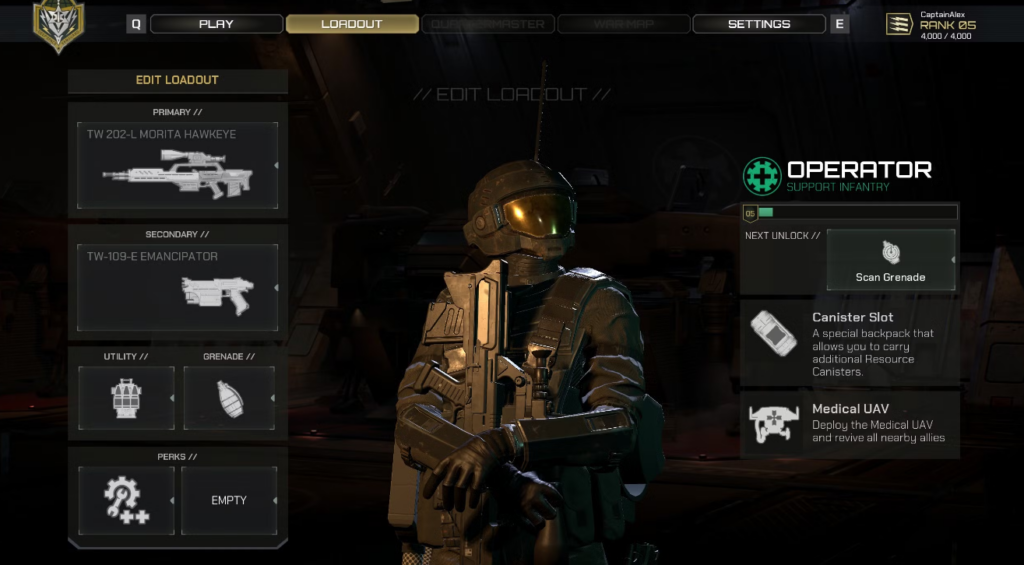
Task: Choose the Grenade slot
Action: click(229, 398)
